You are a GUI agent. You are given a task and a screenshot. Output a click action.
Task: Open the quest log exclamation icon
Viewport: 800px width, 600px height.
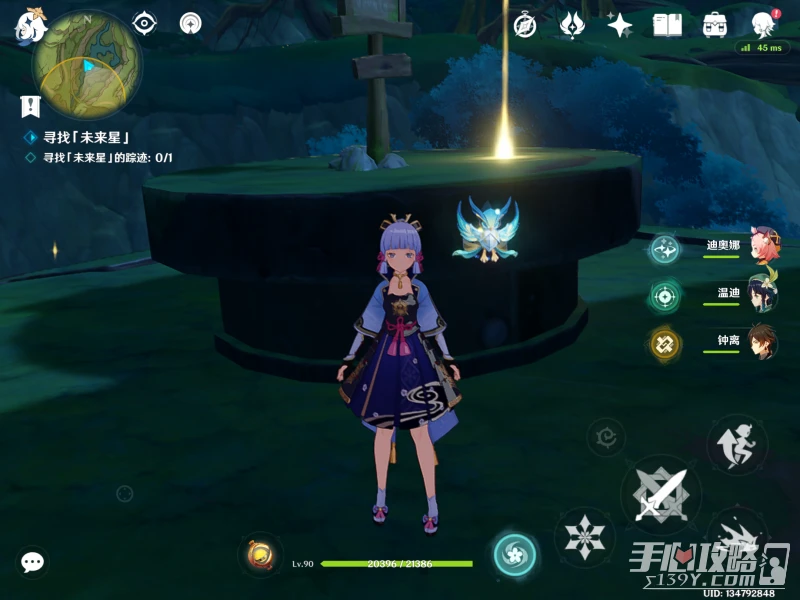(x=30, y=105)
